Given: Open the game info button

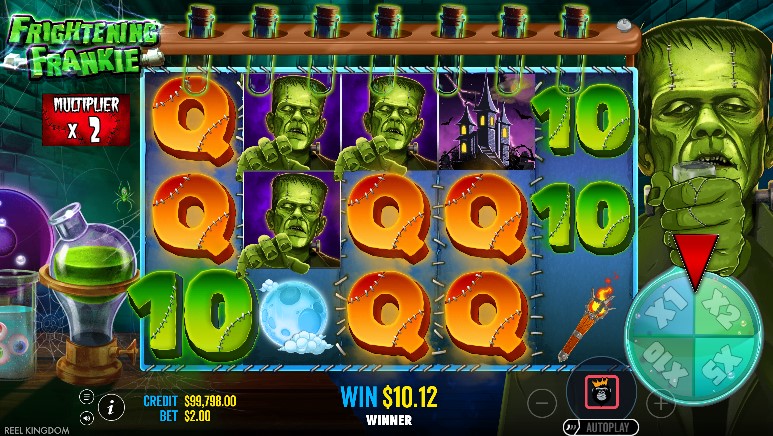Looking at the screenshot, I should pyautogui.click(x=110, y=406).
